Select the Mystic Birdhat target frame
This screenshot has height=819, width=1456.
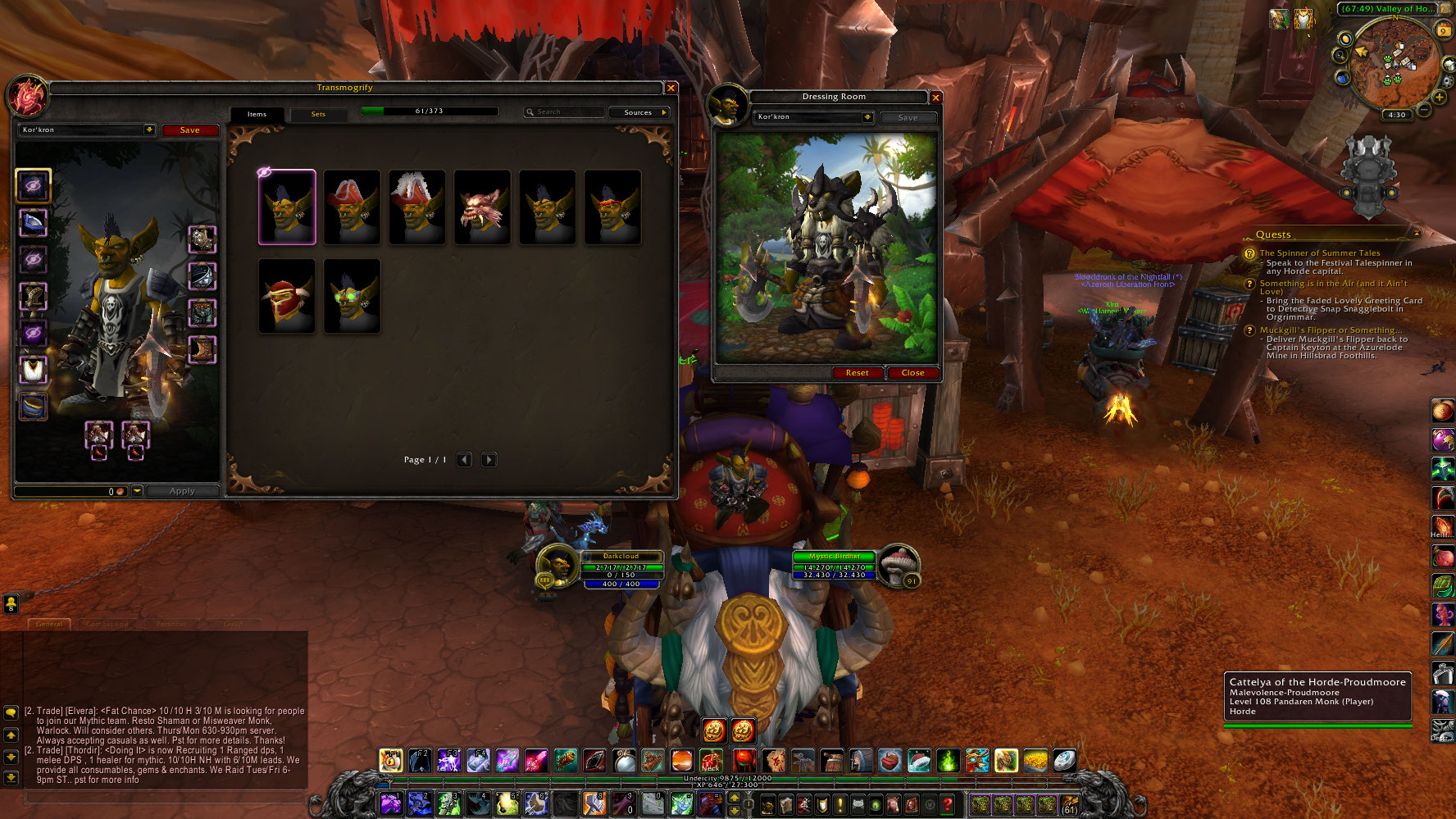click(835, 566)
